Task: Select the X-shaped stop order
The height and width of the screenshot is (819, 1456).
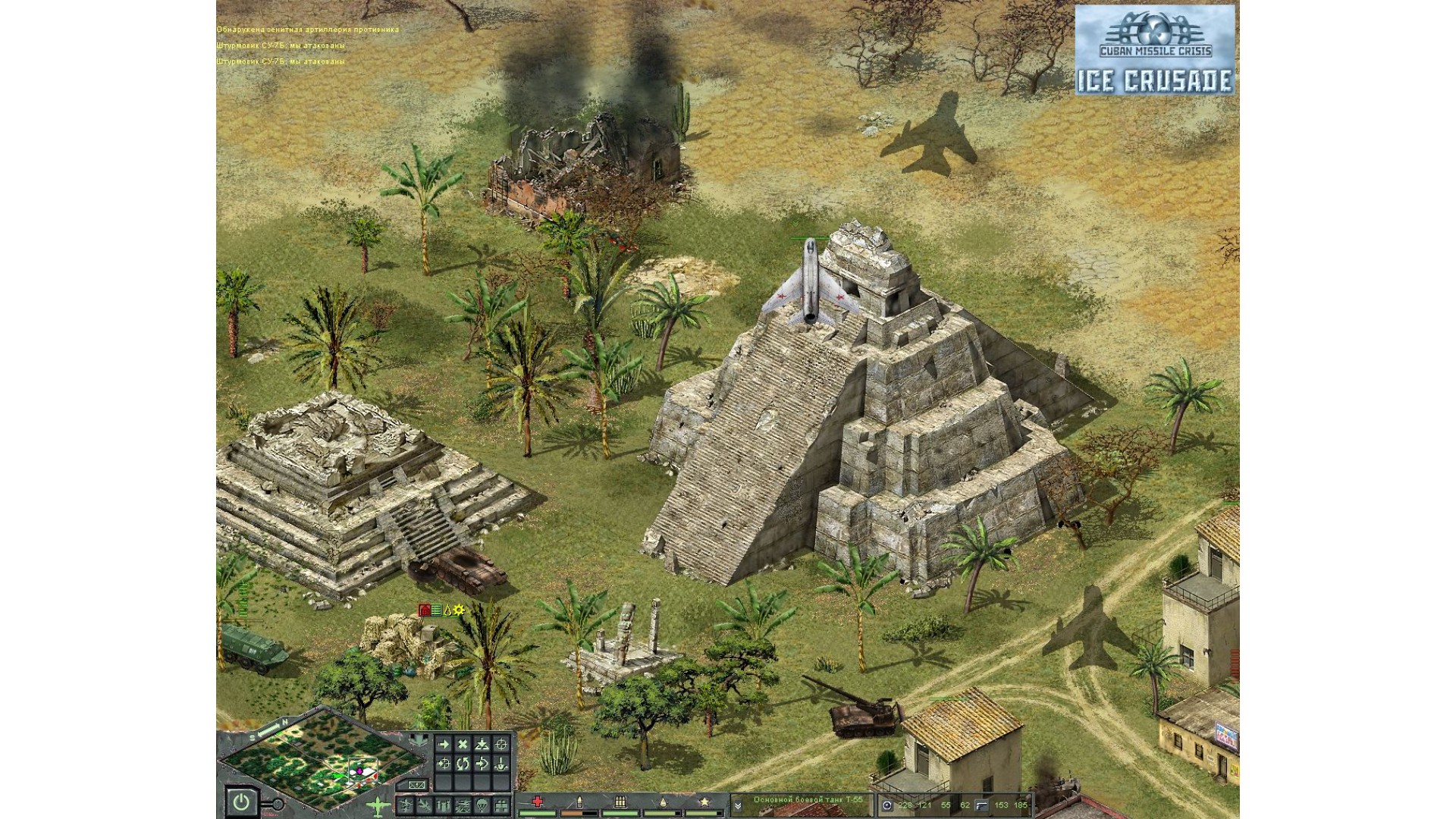Action: (x=463, y=745)
